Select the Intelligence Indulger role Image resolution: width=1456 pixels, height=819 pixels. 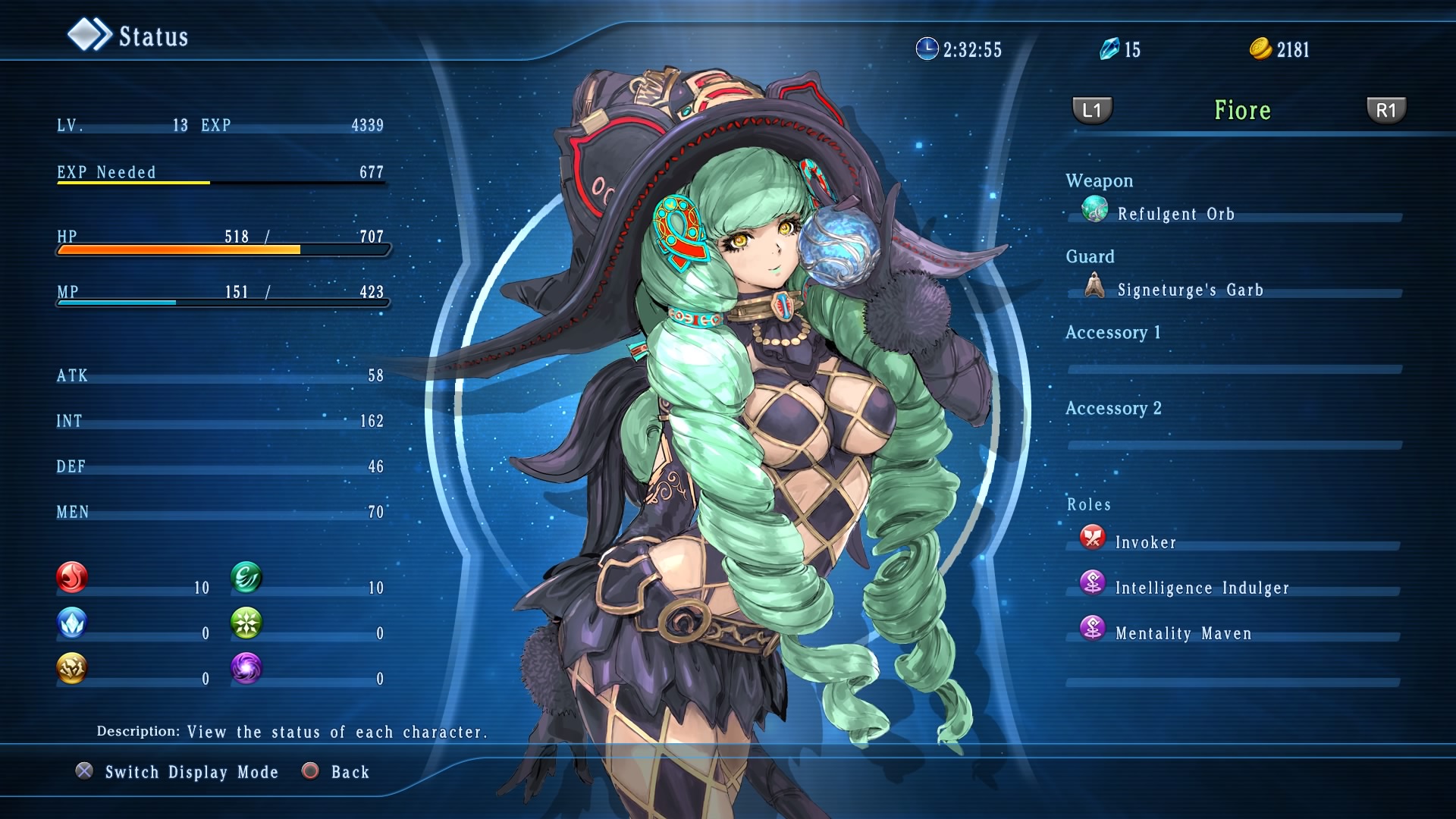[x=1201, y=588]
